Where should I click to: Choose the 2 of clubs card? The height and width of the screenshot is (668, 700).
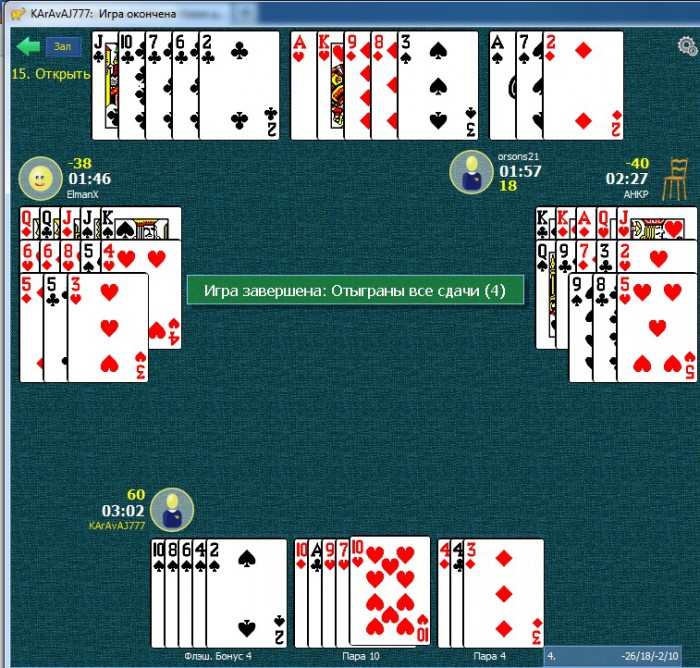tap(240, 85)
